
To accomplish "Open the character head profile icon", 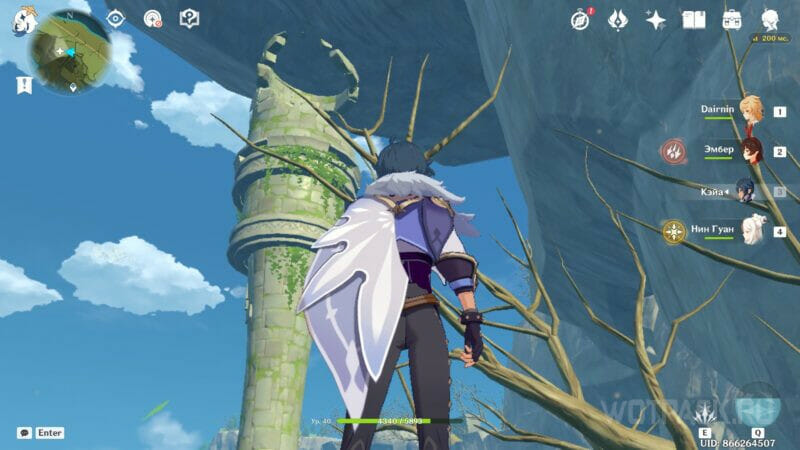I will (x=771, y=19).
